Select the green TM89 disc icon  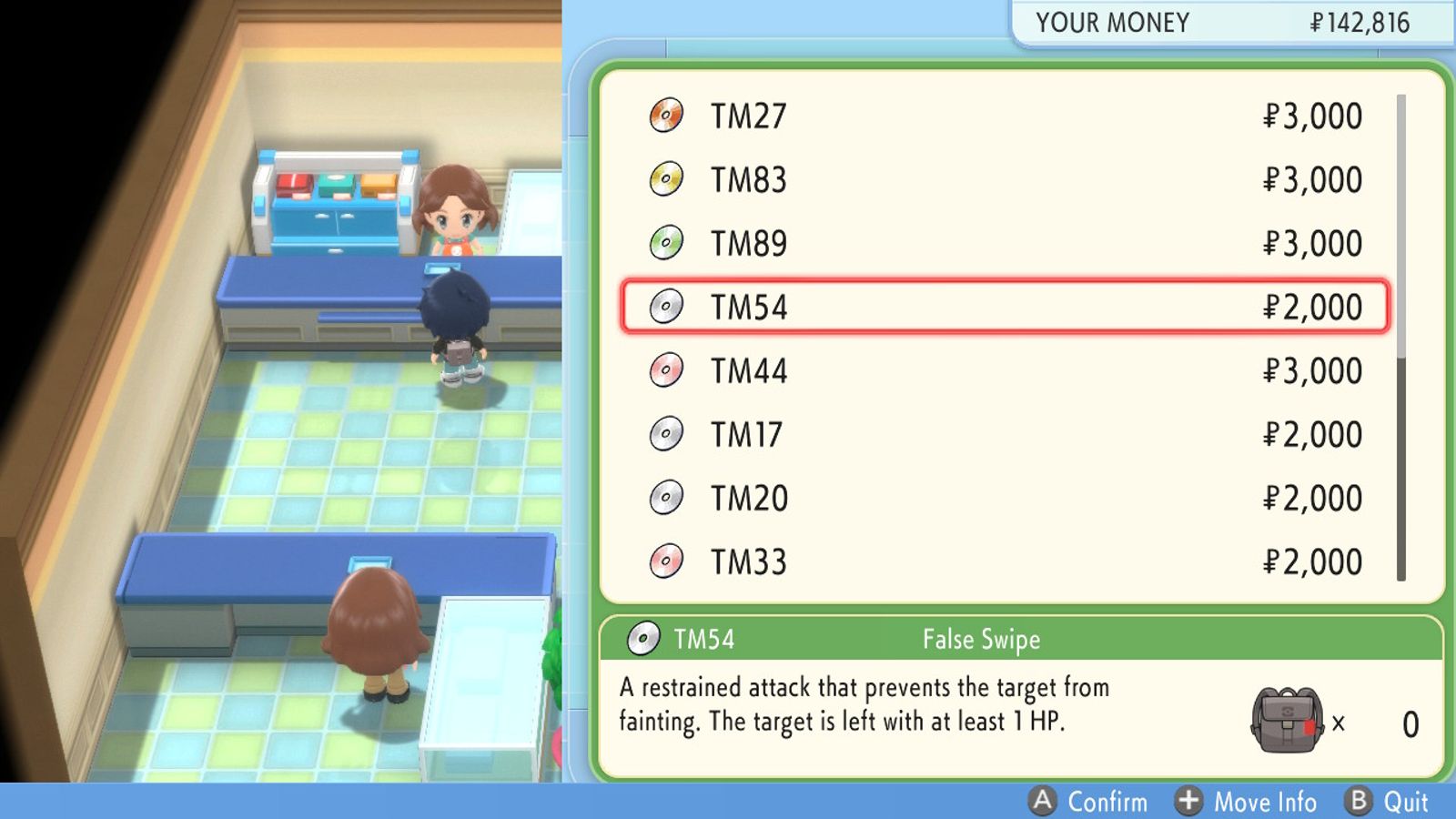tap(666, 243)
